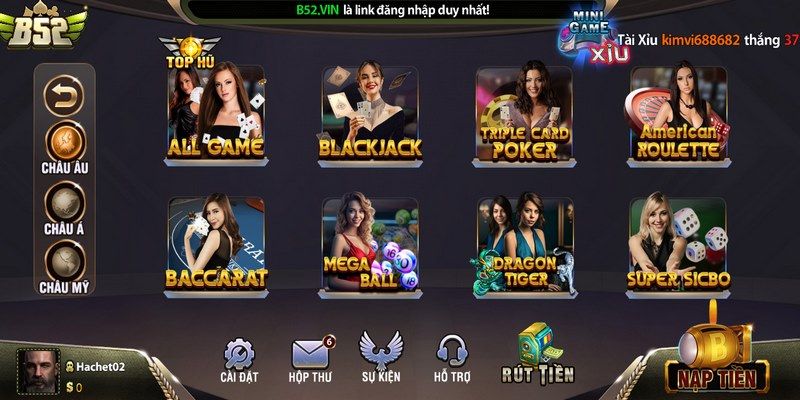Select the American Roulette tile
The height and width of the screenshot is (400, 800).
tap(678, 115)
